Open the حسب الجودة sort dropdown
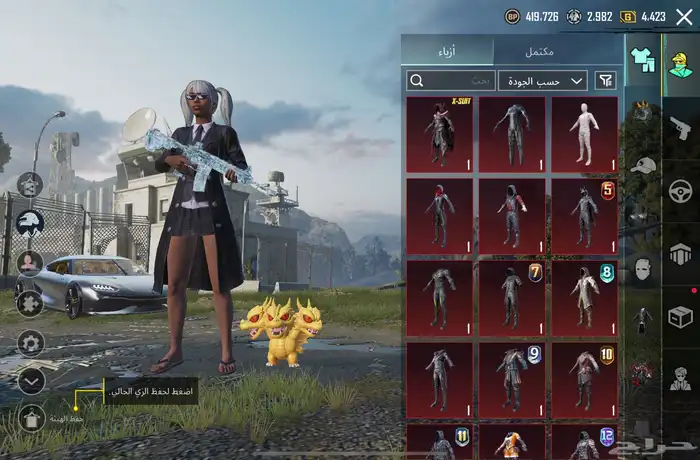Screen dimensions: 700x460 click(x=544, y=81)
